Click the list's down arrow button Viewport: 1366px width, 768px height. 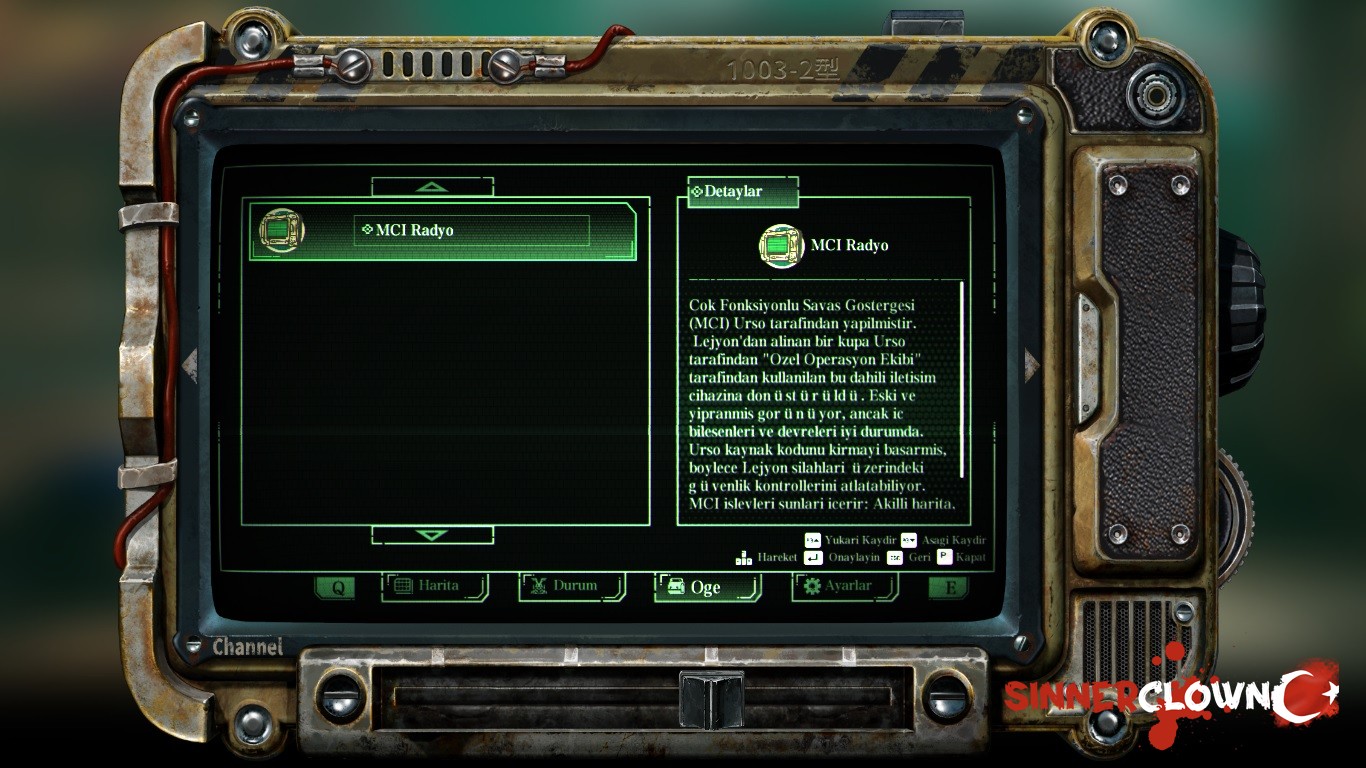[x=432, y=535]
